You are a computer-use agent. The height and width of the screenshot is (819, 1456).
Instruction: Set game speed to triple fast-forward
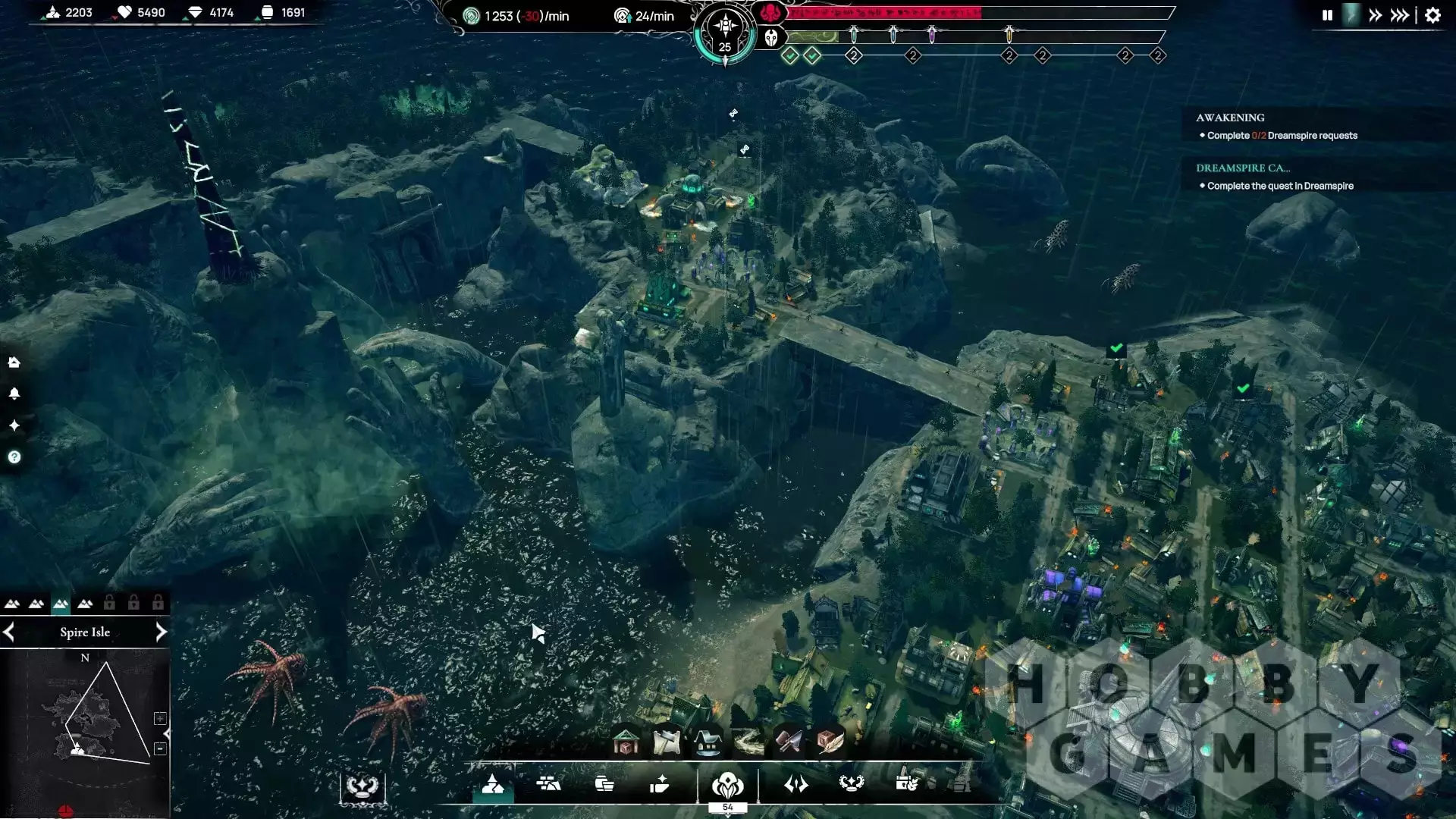coord(1400,15)
